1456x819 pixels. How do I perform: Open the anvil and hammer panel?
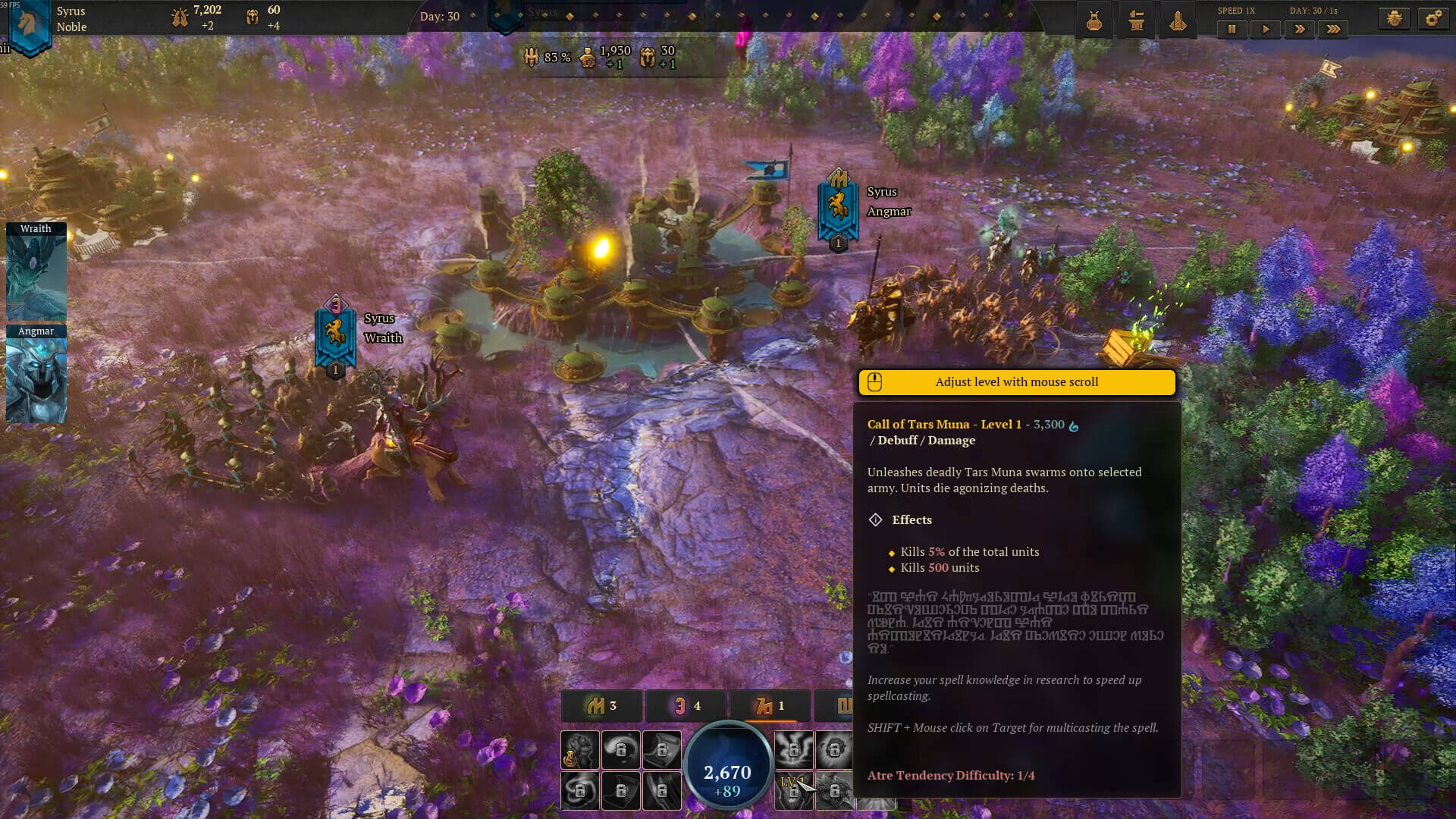(1136, 21)
